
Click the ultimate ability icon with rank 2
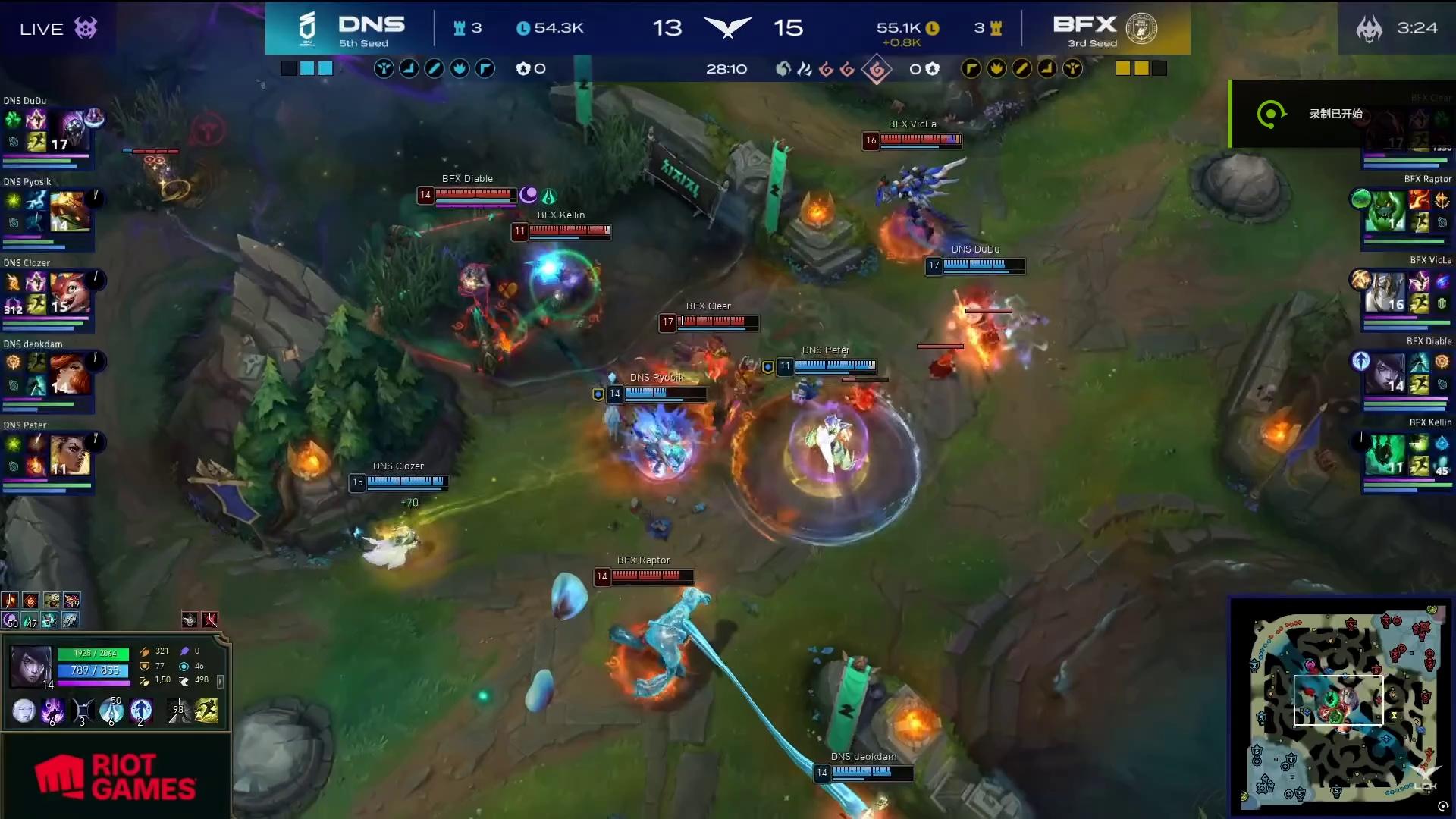coord(141,711)
